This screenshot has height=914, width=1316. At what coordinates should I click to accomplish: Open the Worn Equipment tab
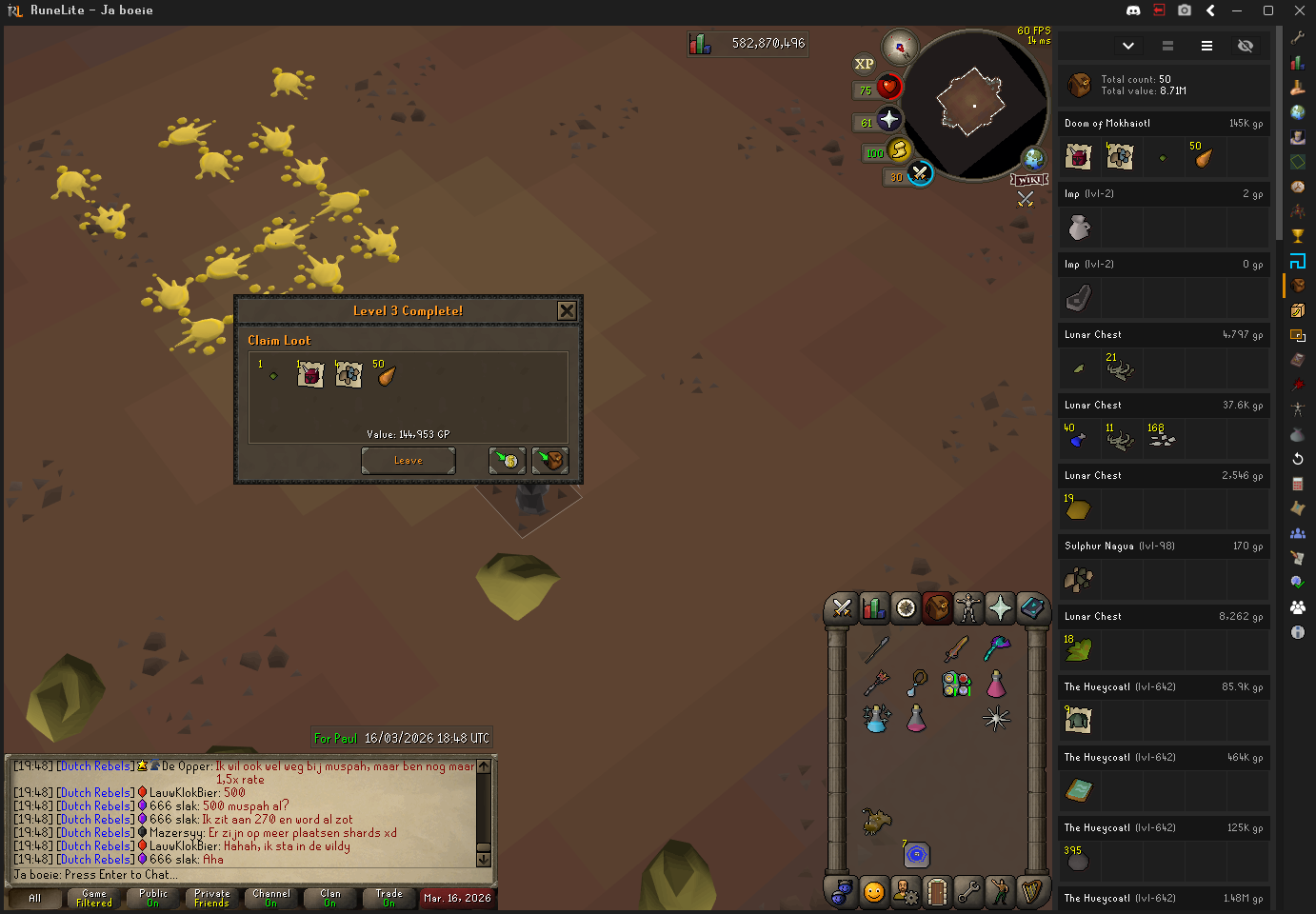(x=968, y=607)
